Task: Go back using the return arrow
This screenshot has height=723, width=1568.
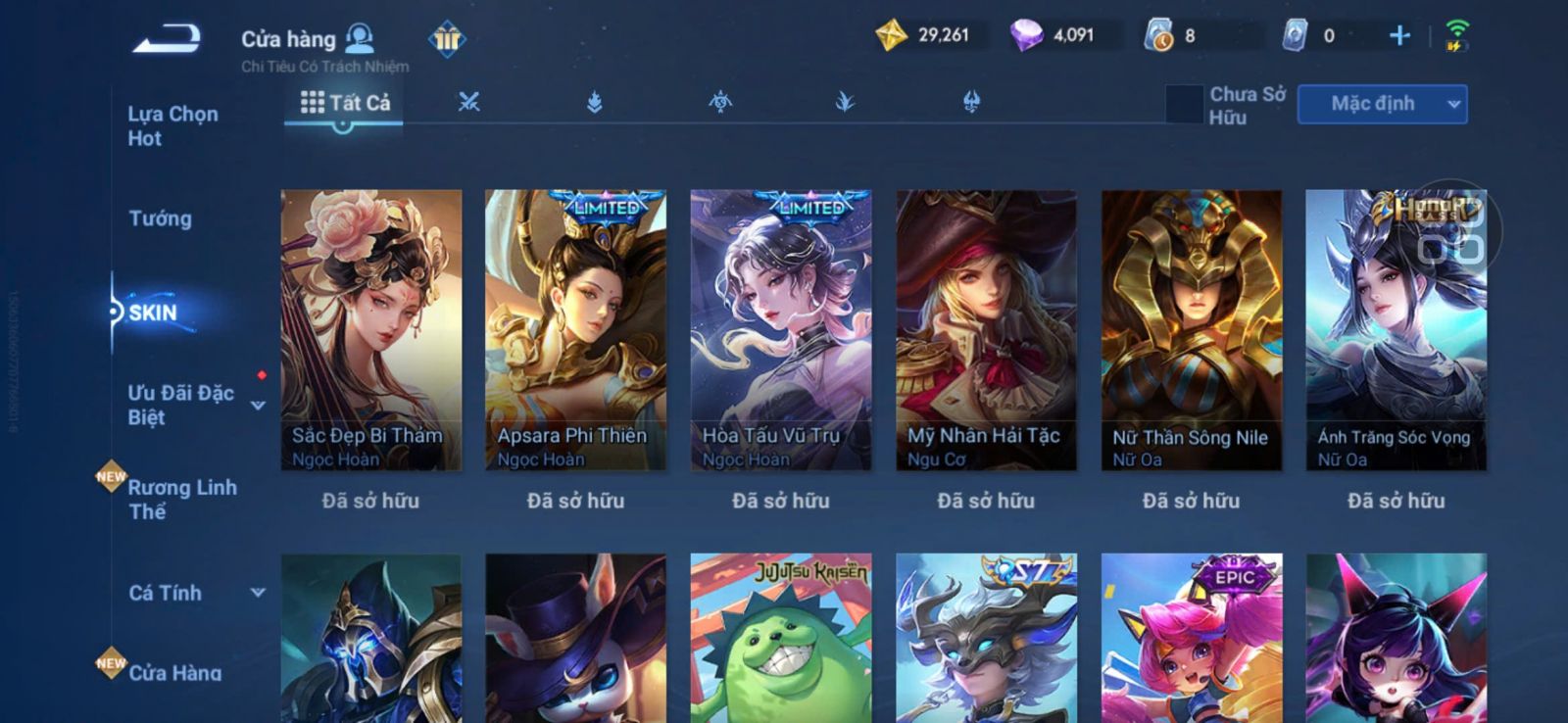Action: 167,39
